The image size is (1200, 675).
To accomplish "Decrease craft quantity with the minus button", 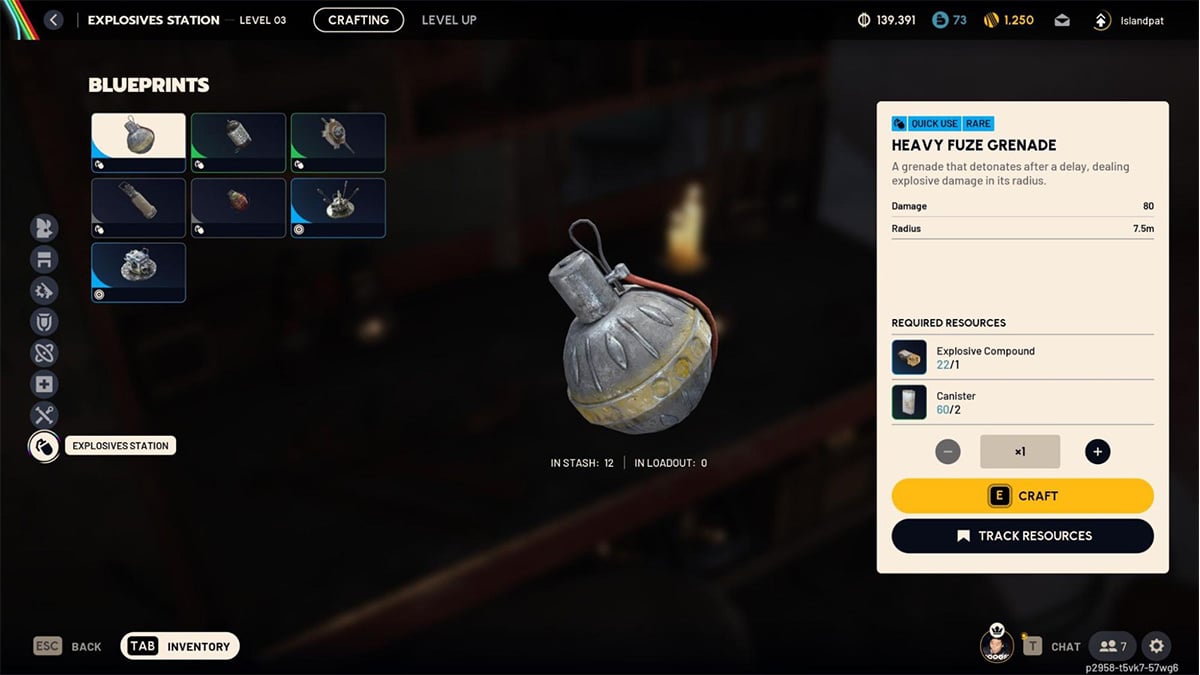I will pyautogui.click(x=947, y=452).
